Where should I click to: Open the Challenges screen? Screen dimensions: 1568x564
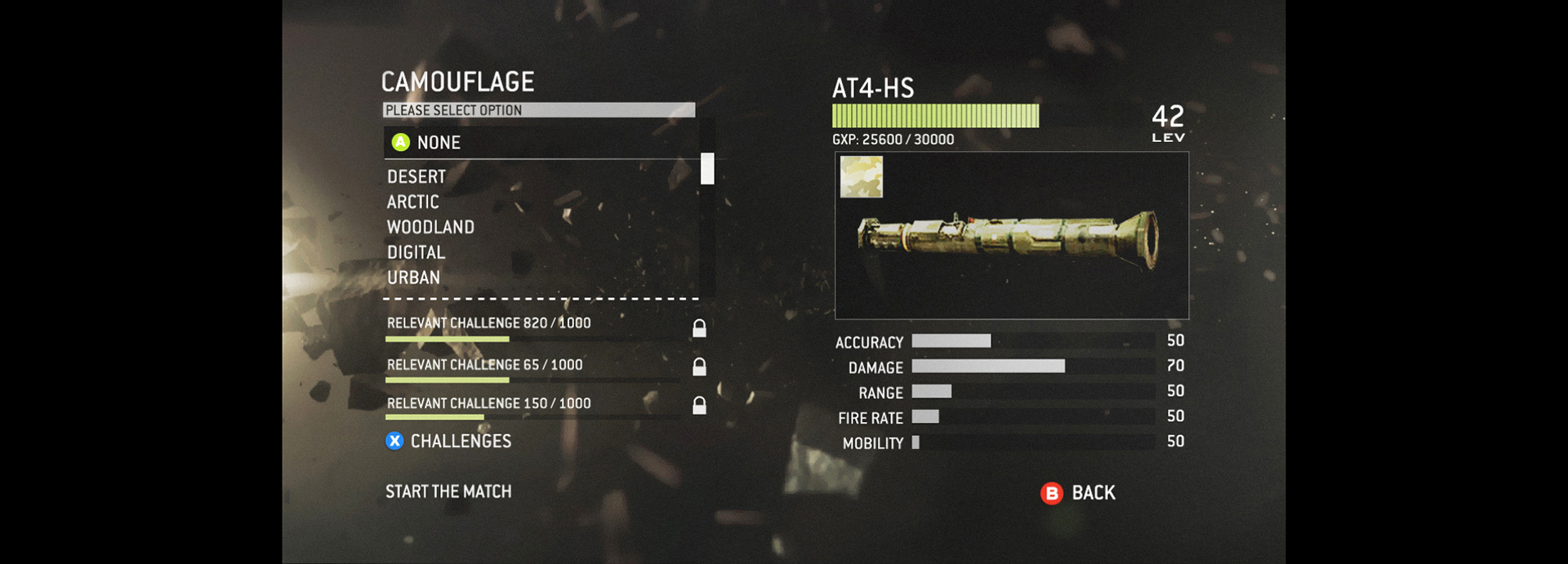(x=460, y=442)
